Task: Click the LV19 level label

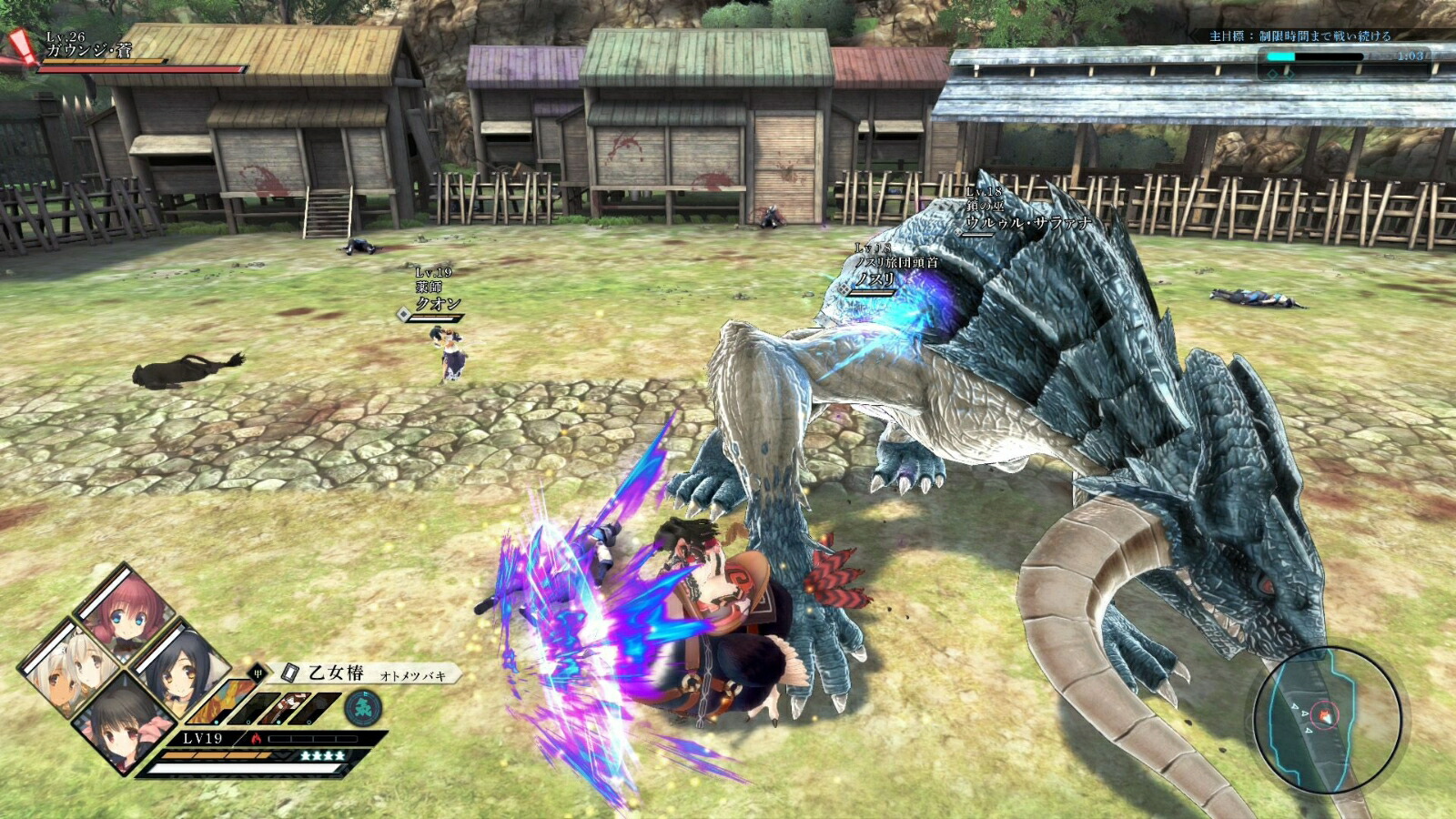Action: click(x=202, y=738)
